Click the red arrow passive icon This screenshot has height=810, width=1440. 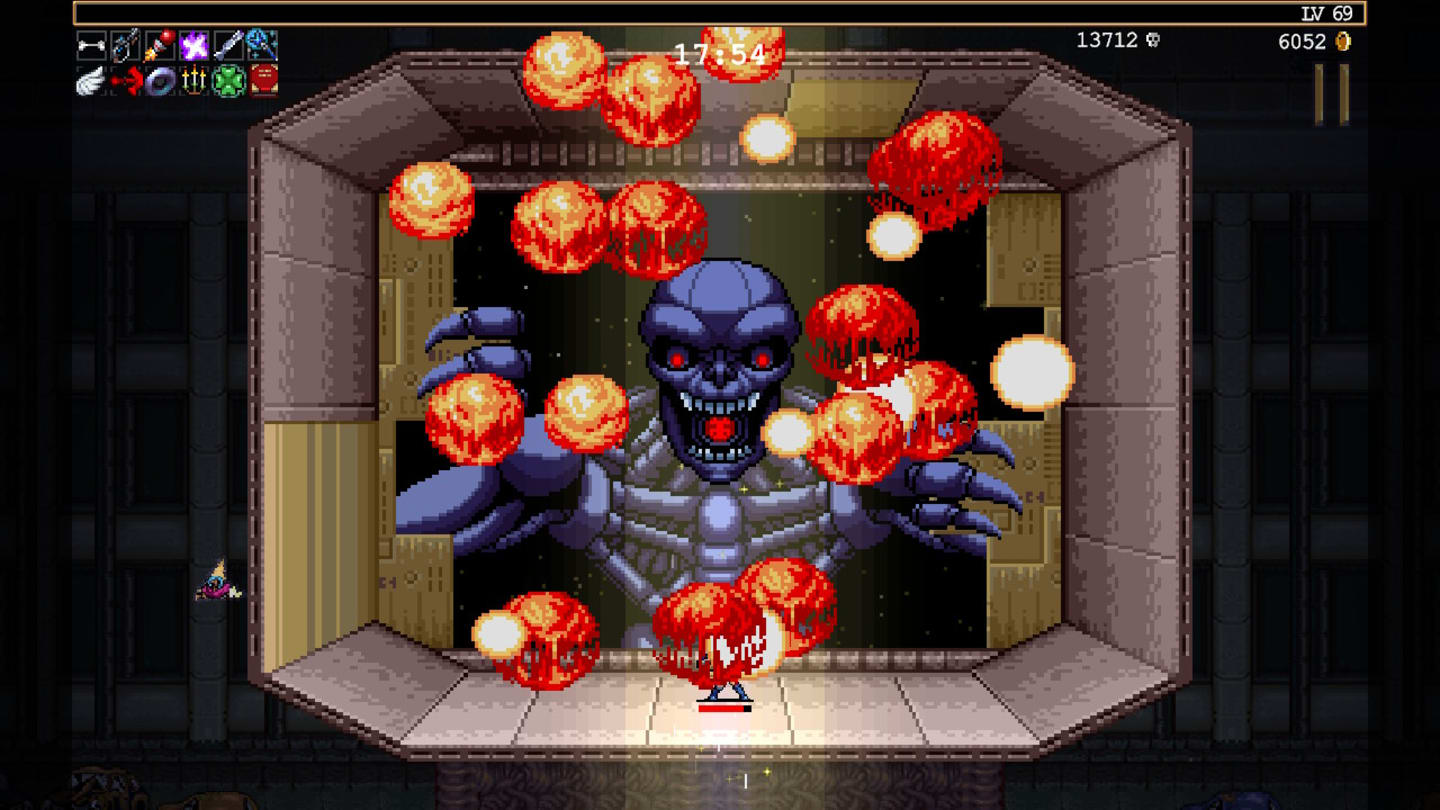pos(124,80)
